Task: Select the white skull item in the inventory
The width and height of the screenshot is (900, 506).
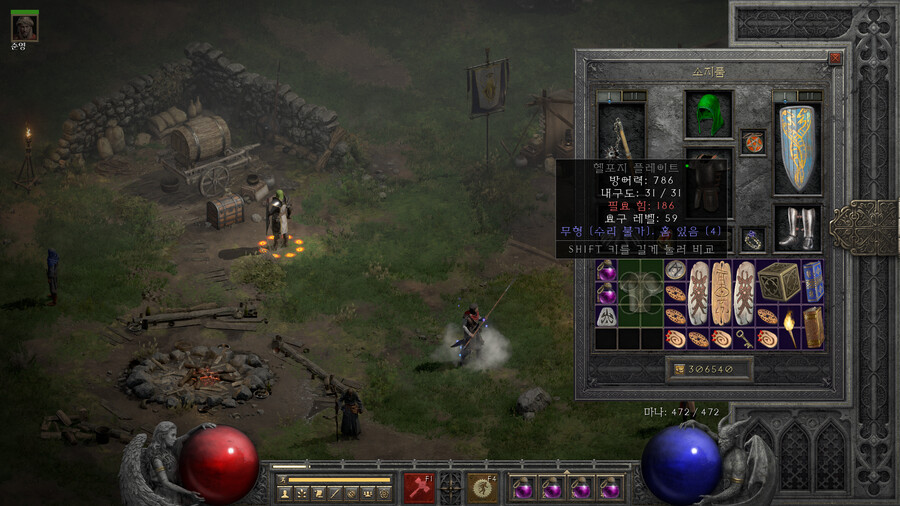Action: [606, 315]
